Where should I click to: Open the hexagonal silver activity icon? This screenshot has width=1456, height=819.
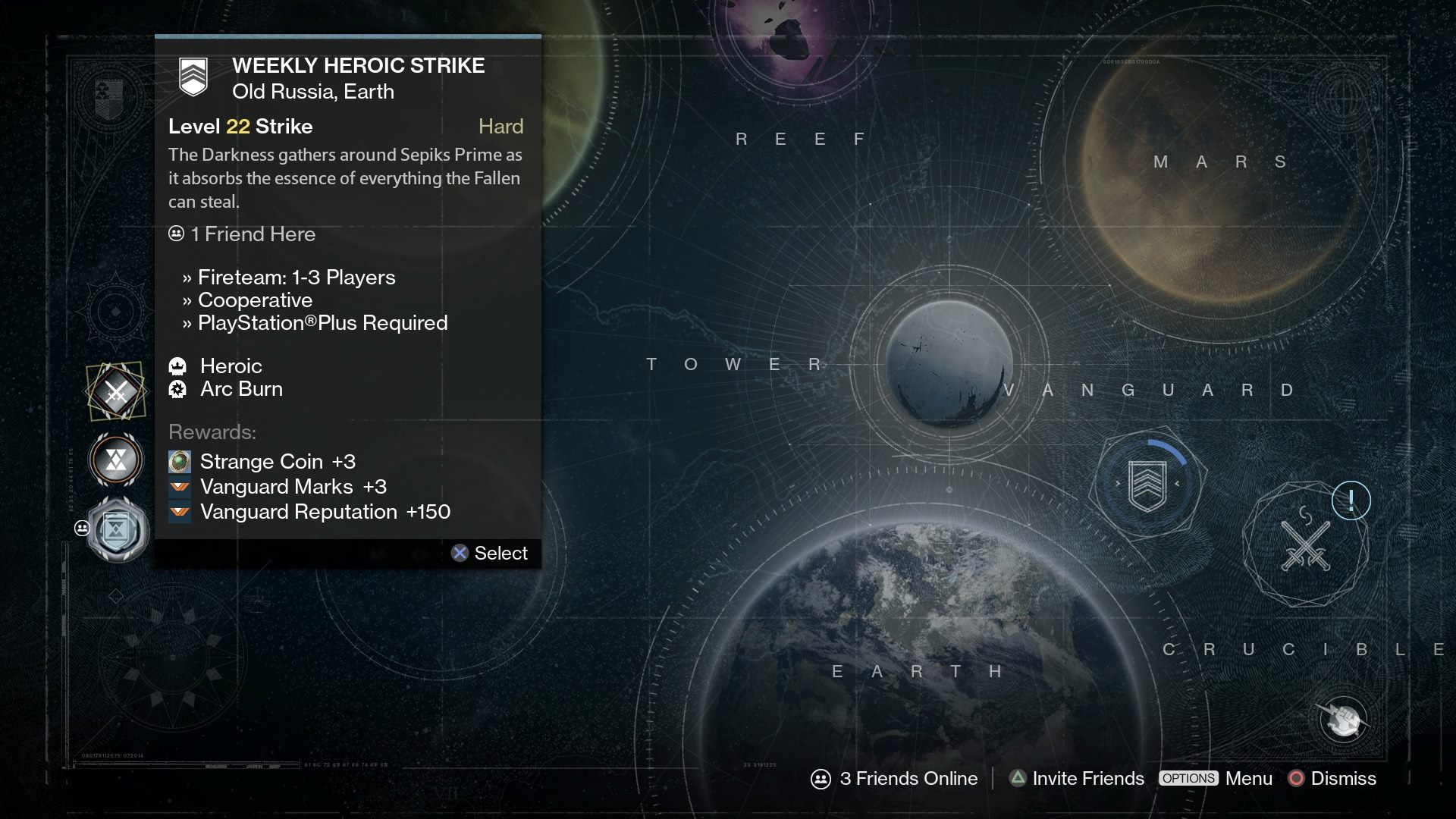coord(116,530)
